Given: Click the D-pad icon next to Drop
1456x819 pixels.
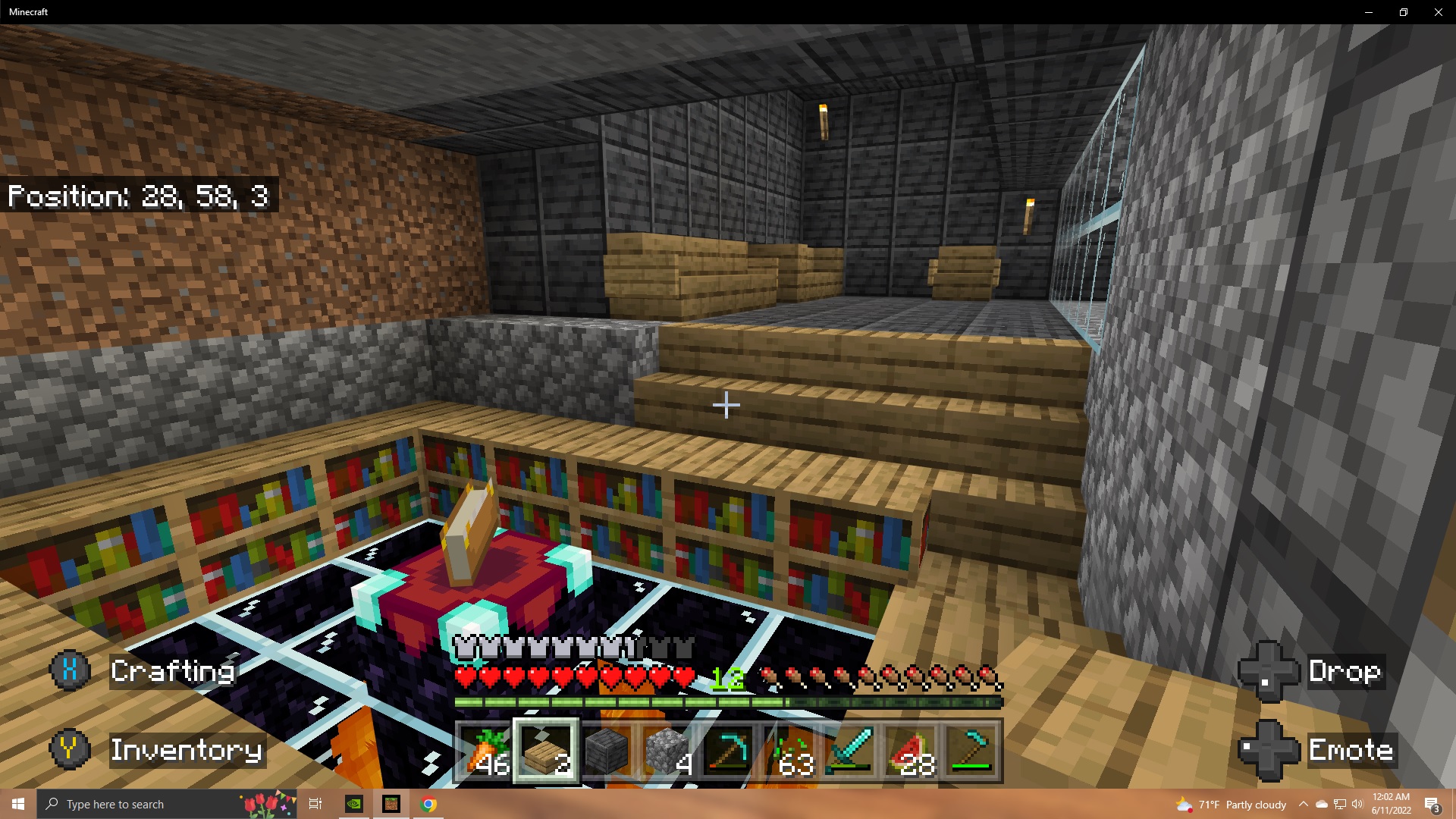Looking at the screenshot, I should (1268, 672).
